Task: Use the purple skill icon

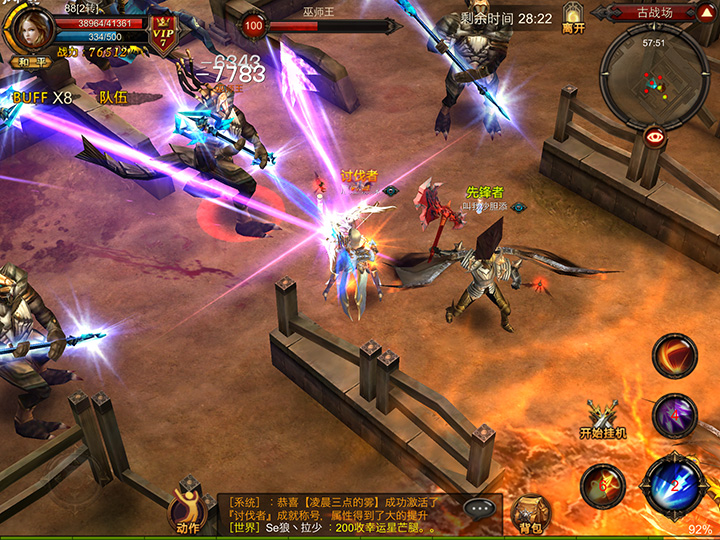Action: (673, 415)
